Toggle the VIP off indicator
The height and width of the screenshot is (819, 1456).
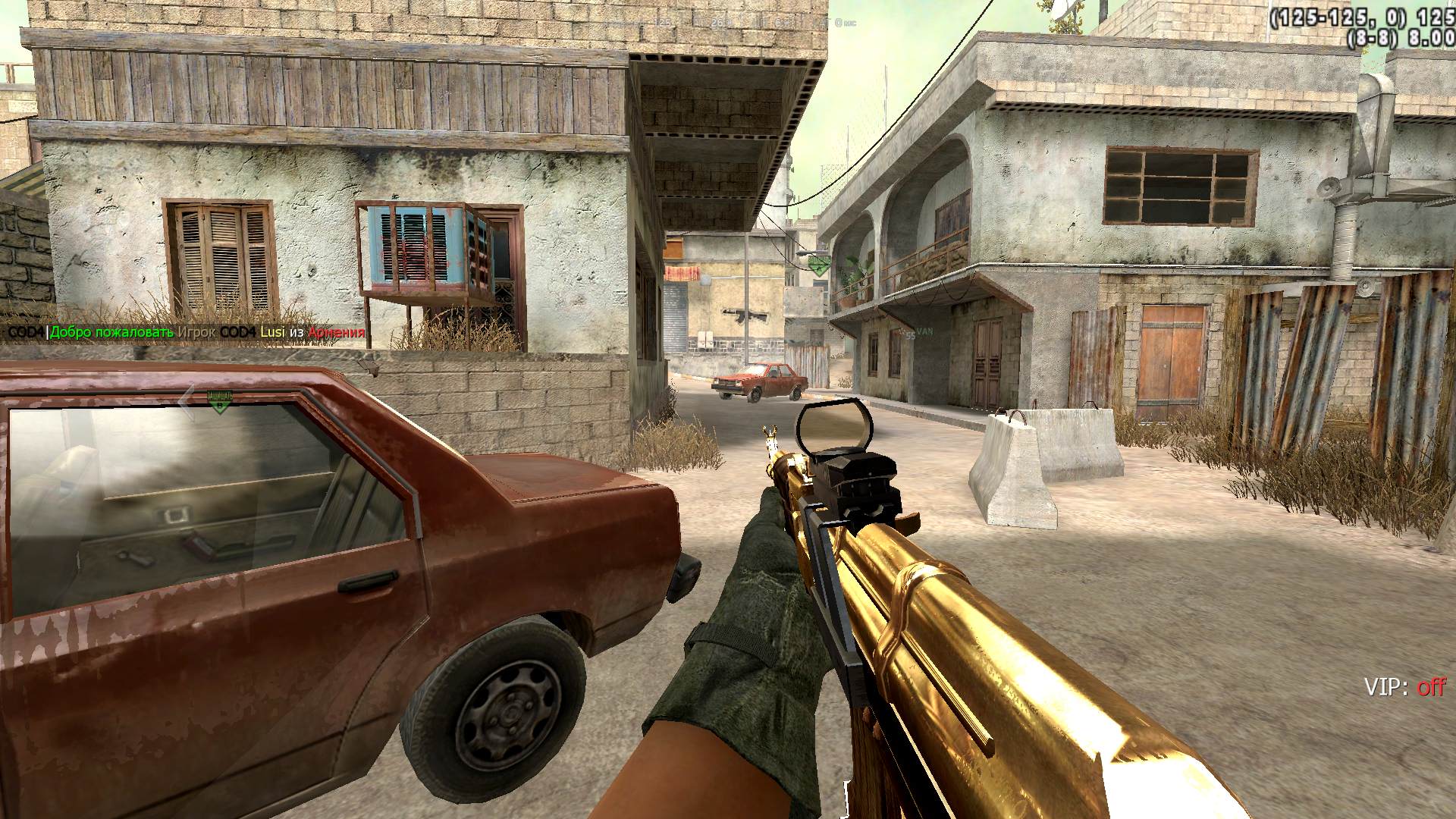pos(1404,687)
